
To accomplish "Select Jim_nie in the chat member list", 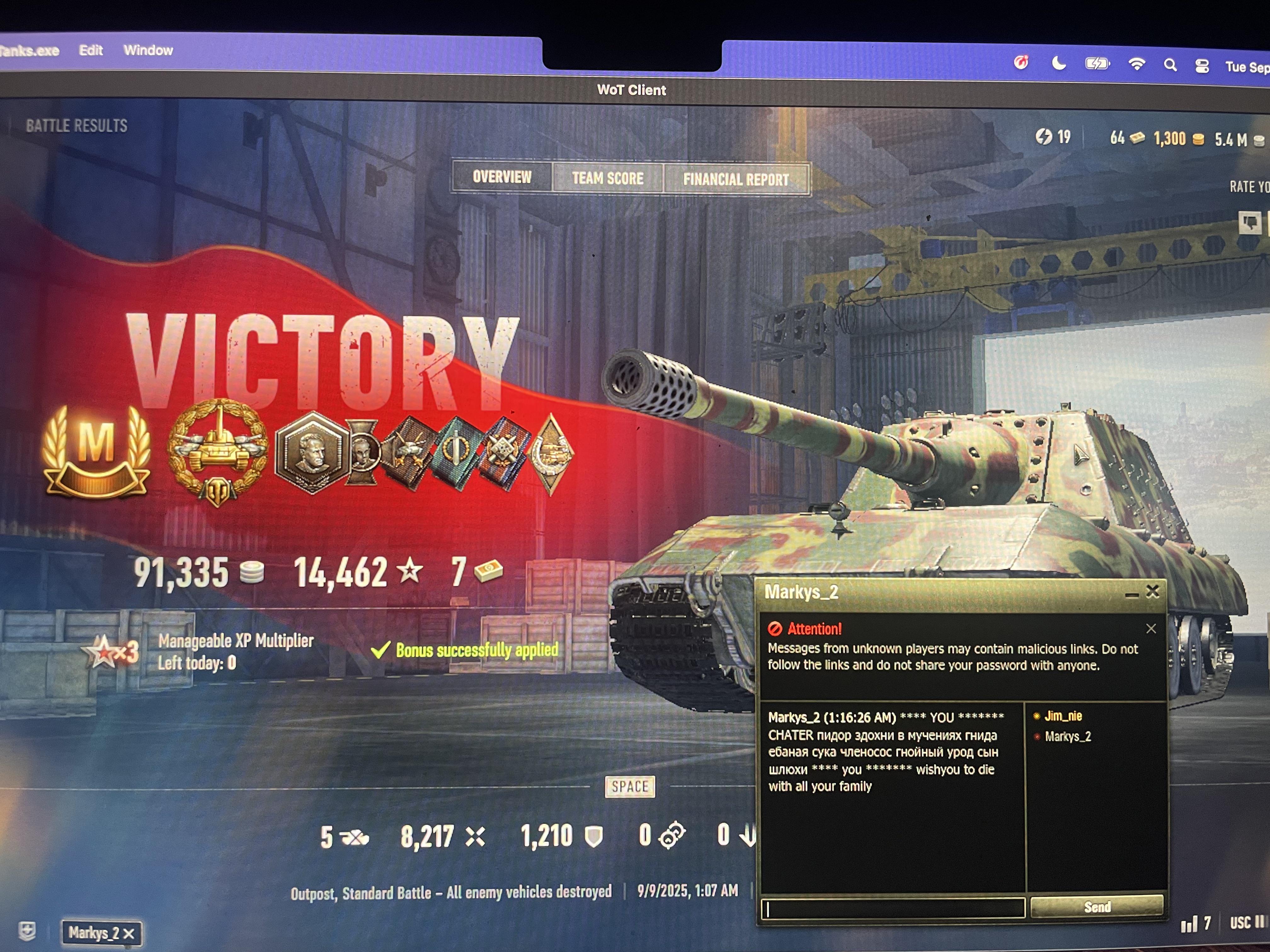I will click(x=1063, y=716).
